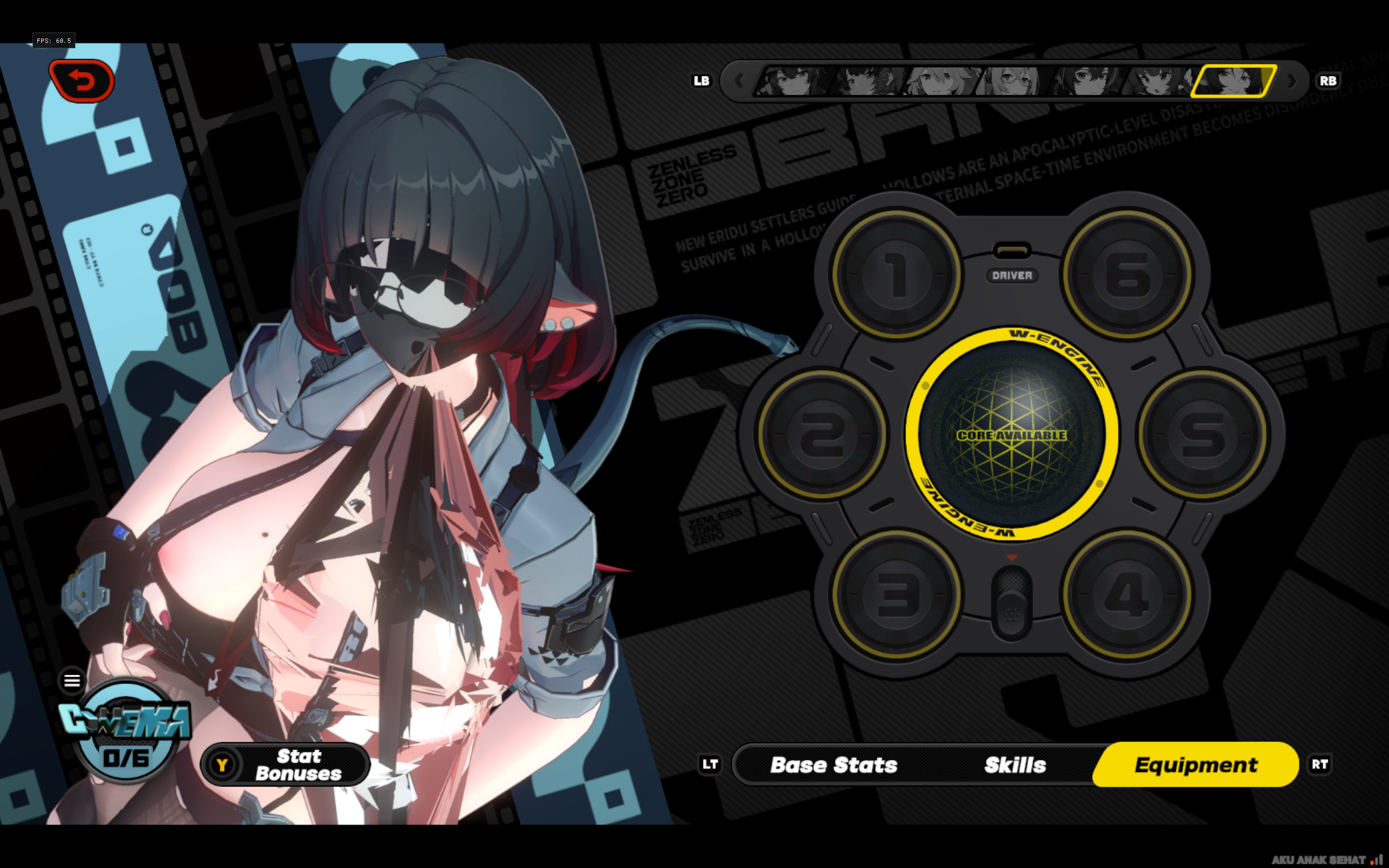Choose drive disc slot 6
The height and width of the screenshot is (868, 1389).
[x=1127, y=275]
